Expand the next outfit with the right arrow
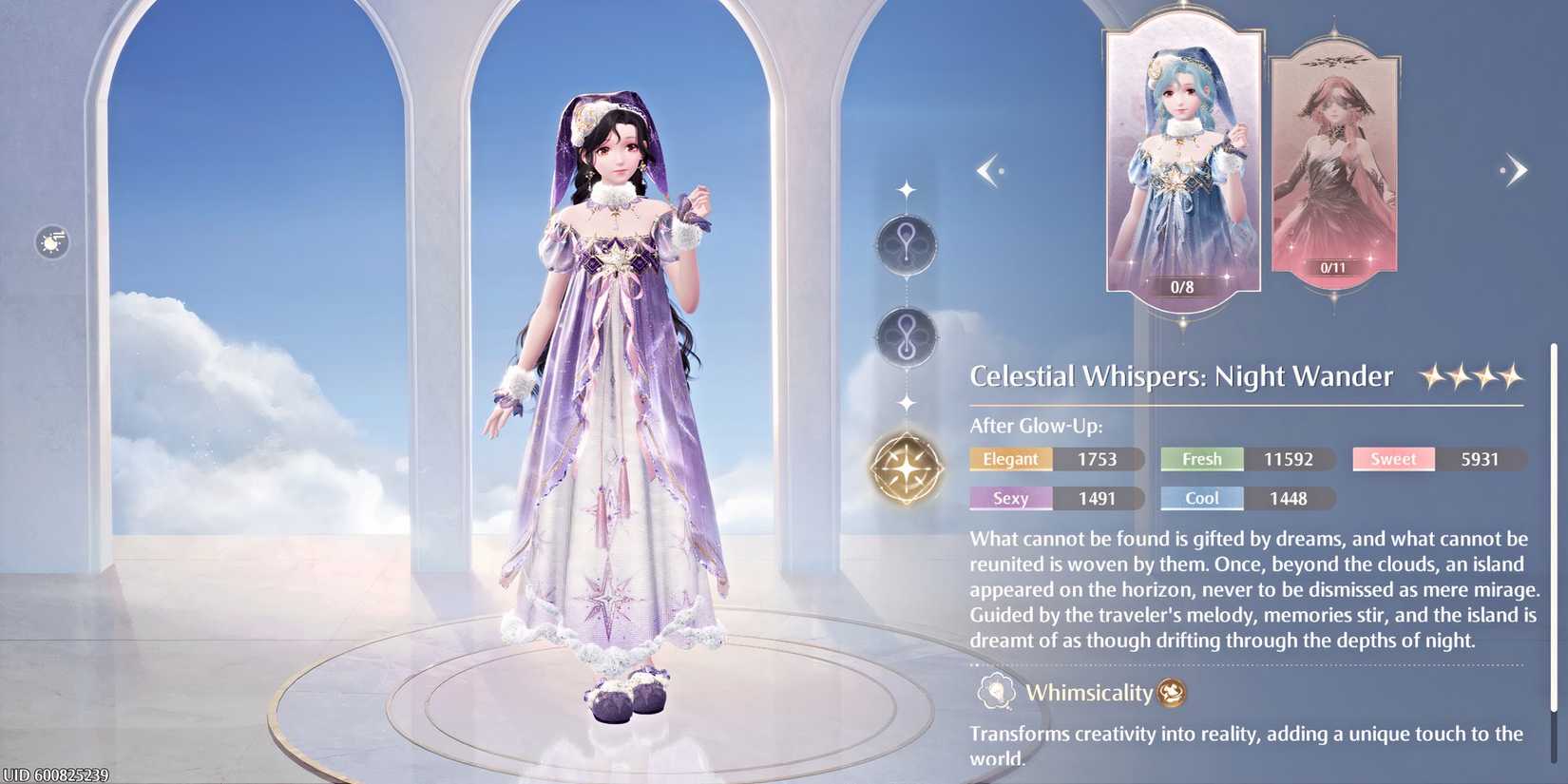Viewport: 1568px width, 784px height. pyautogui.click(x=1517, y=169)
